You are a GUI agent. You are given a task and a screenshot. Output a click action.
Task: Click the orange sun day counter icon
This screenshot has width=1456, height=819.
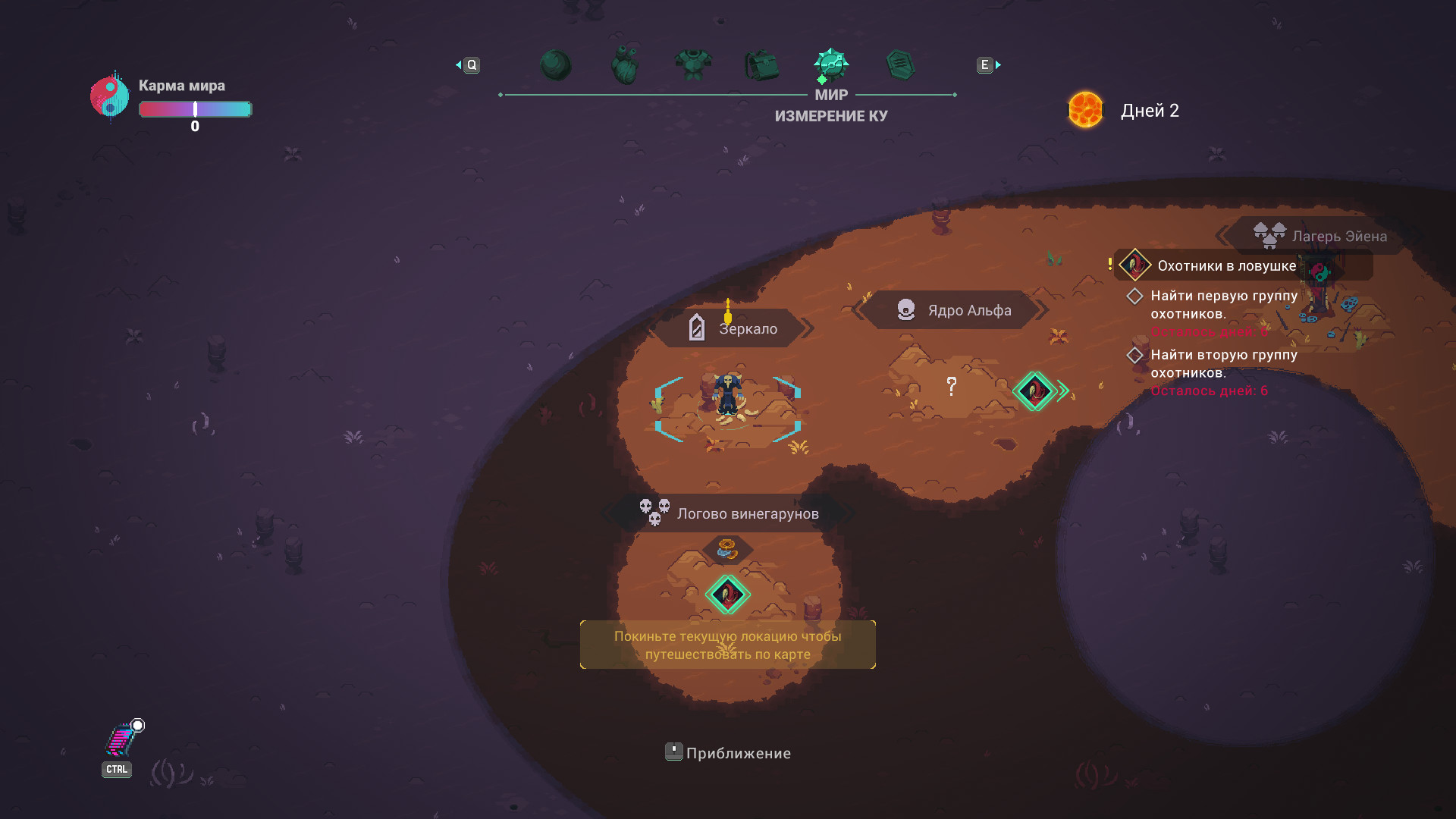(1085, 110)
